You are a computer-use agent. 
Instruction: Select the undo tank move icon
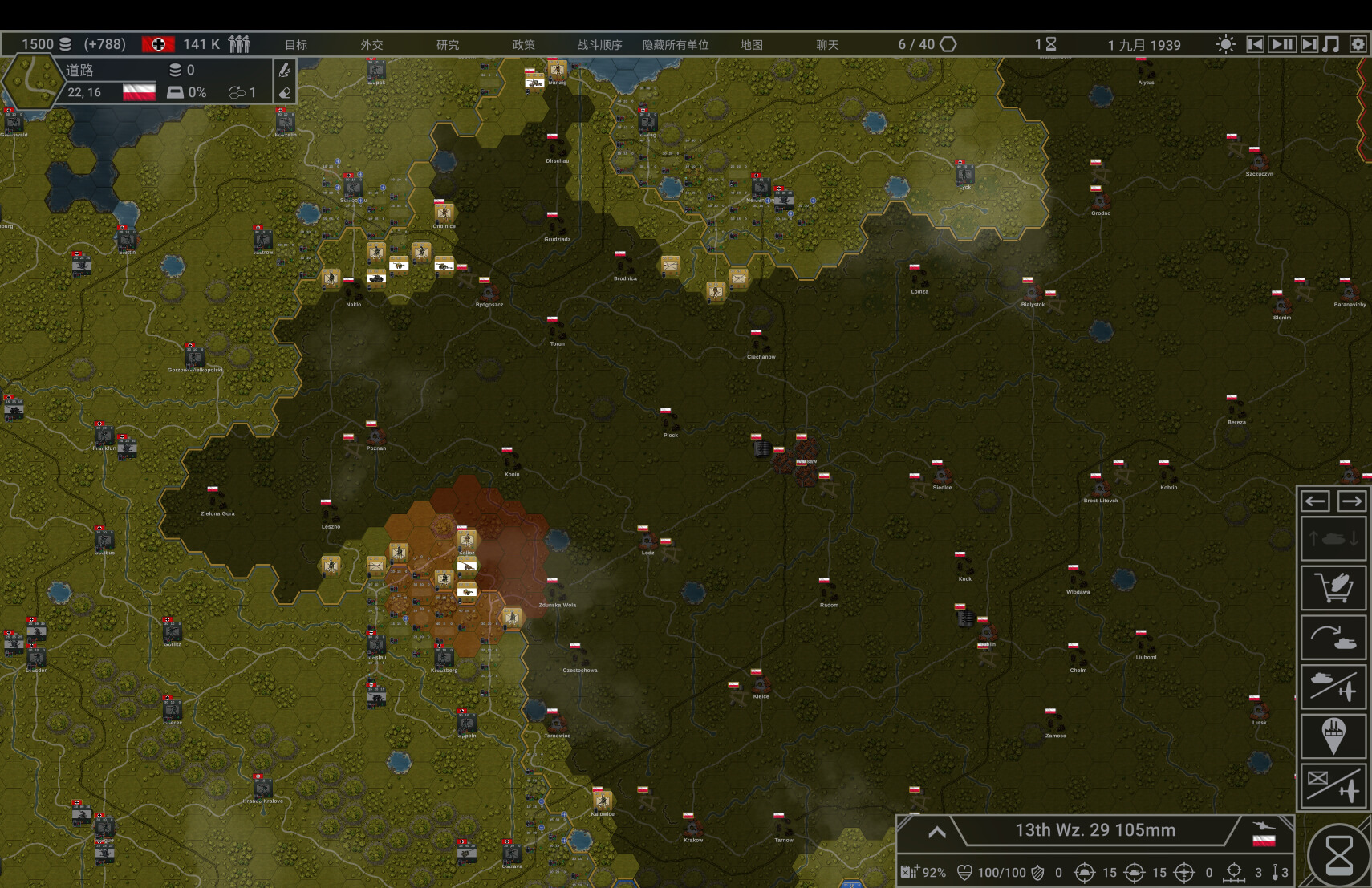tap(1333, 637)
